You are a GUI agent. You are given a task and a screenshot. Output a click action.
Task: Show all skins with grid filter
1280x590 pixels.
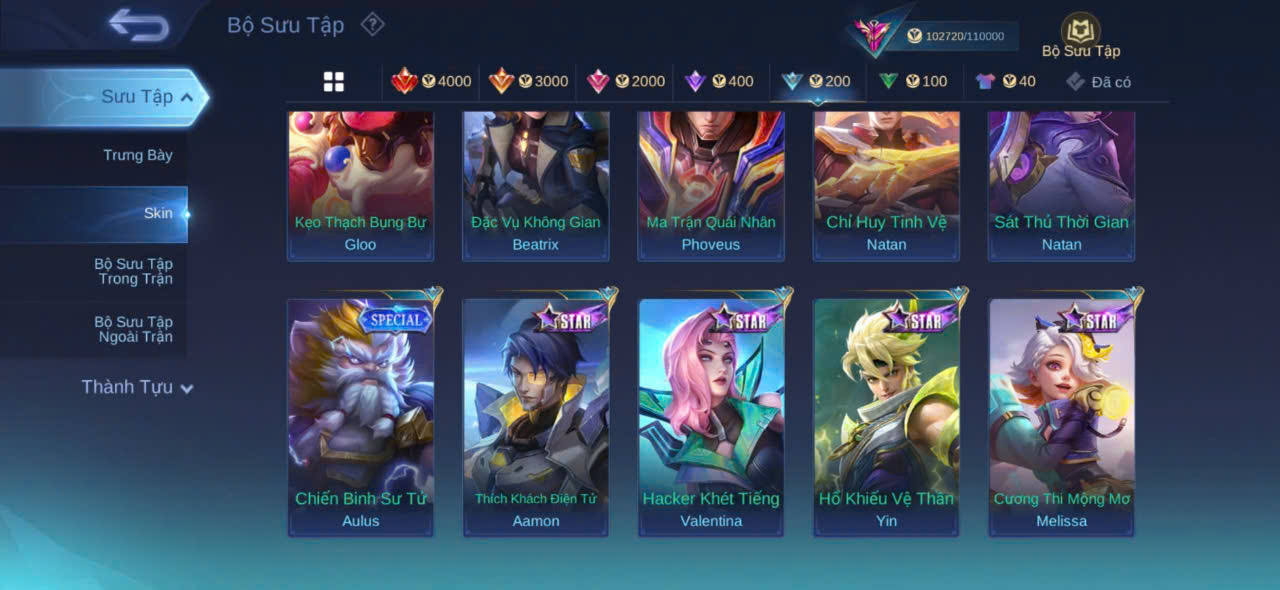334,82
